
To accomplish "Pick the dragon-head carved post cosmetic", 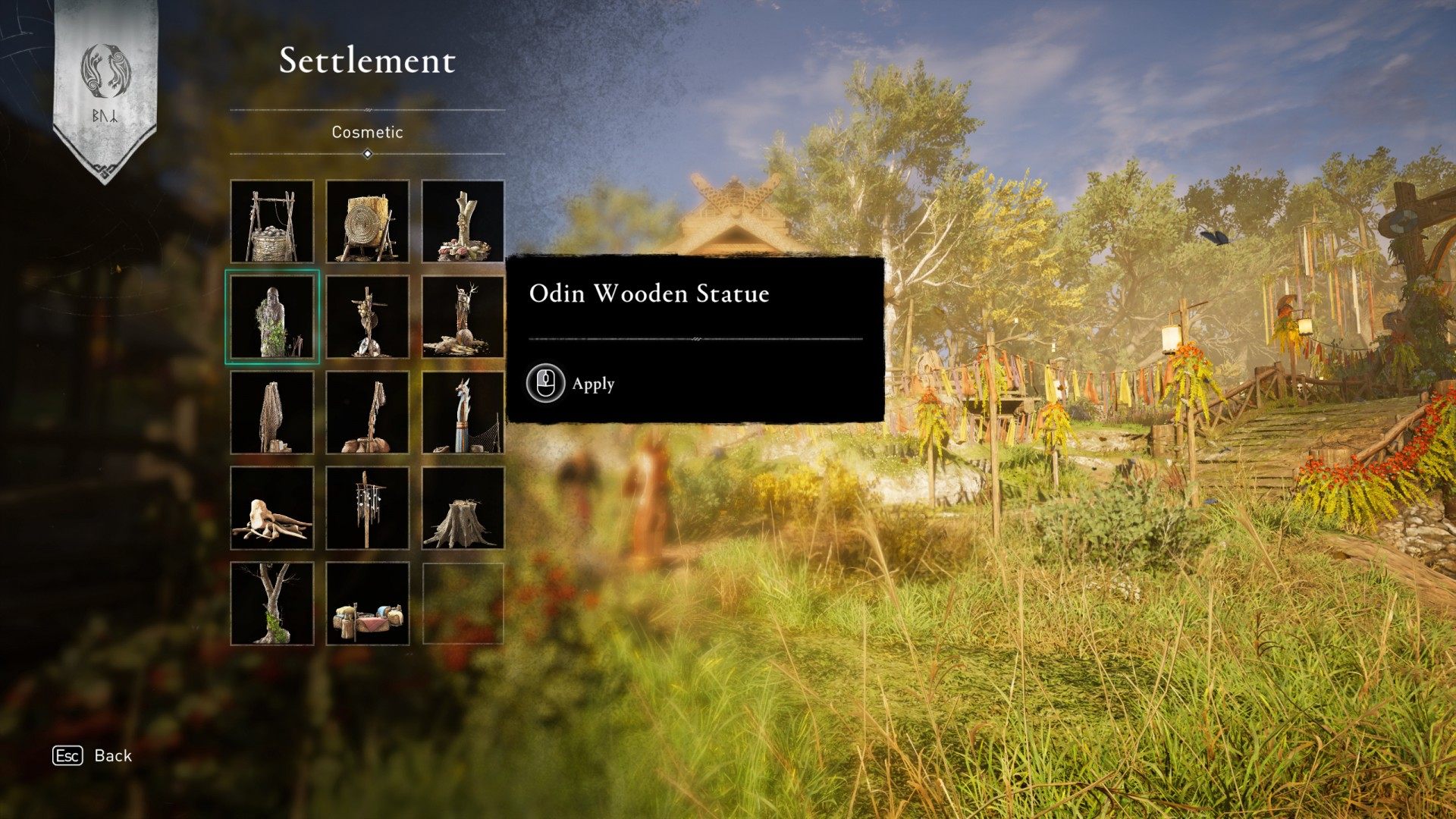I will [x=463, y=413].
